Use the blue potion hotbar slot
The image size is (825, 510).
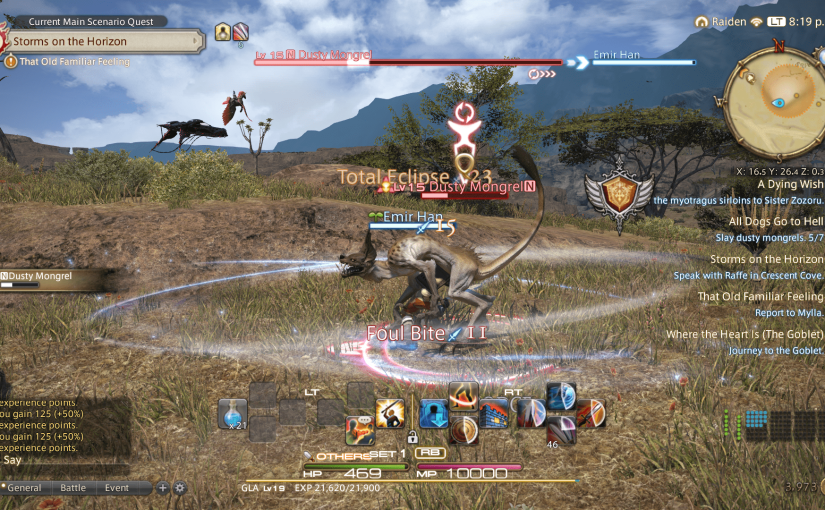pyautogui.click(x=233, y=412)
